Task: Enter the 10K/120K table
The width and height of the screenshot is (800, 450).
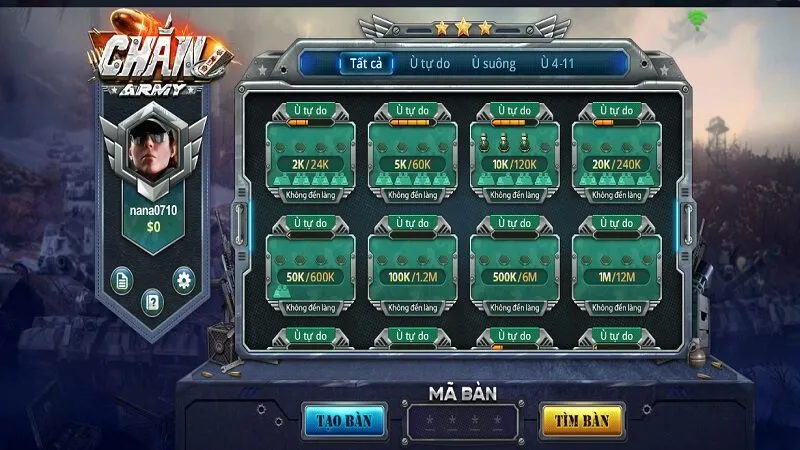Action: tap(514, 155)
